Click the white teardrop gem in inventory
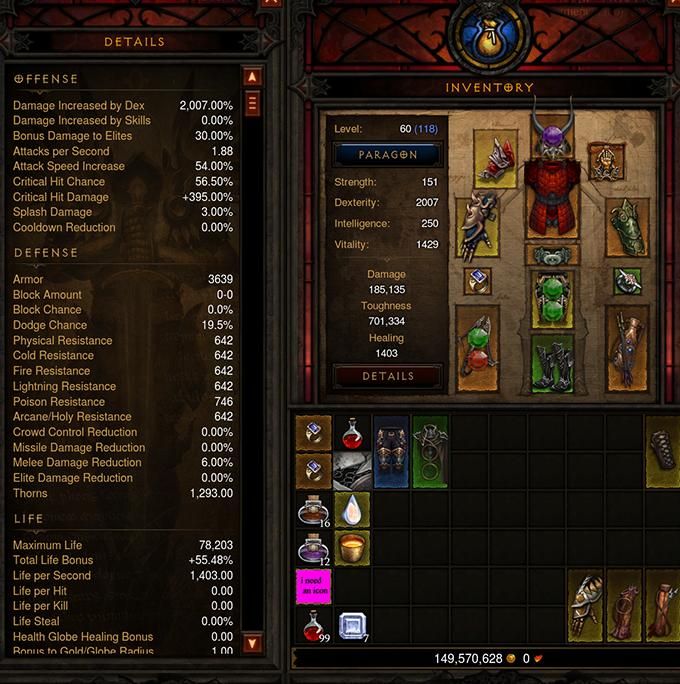The image size is (680, 684). (352, 510)
